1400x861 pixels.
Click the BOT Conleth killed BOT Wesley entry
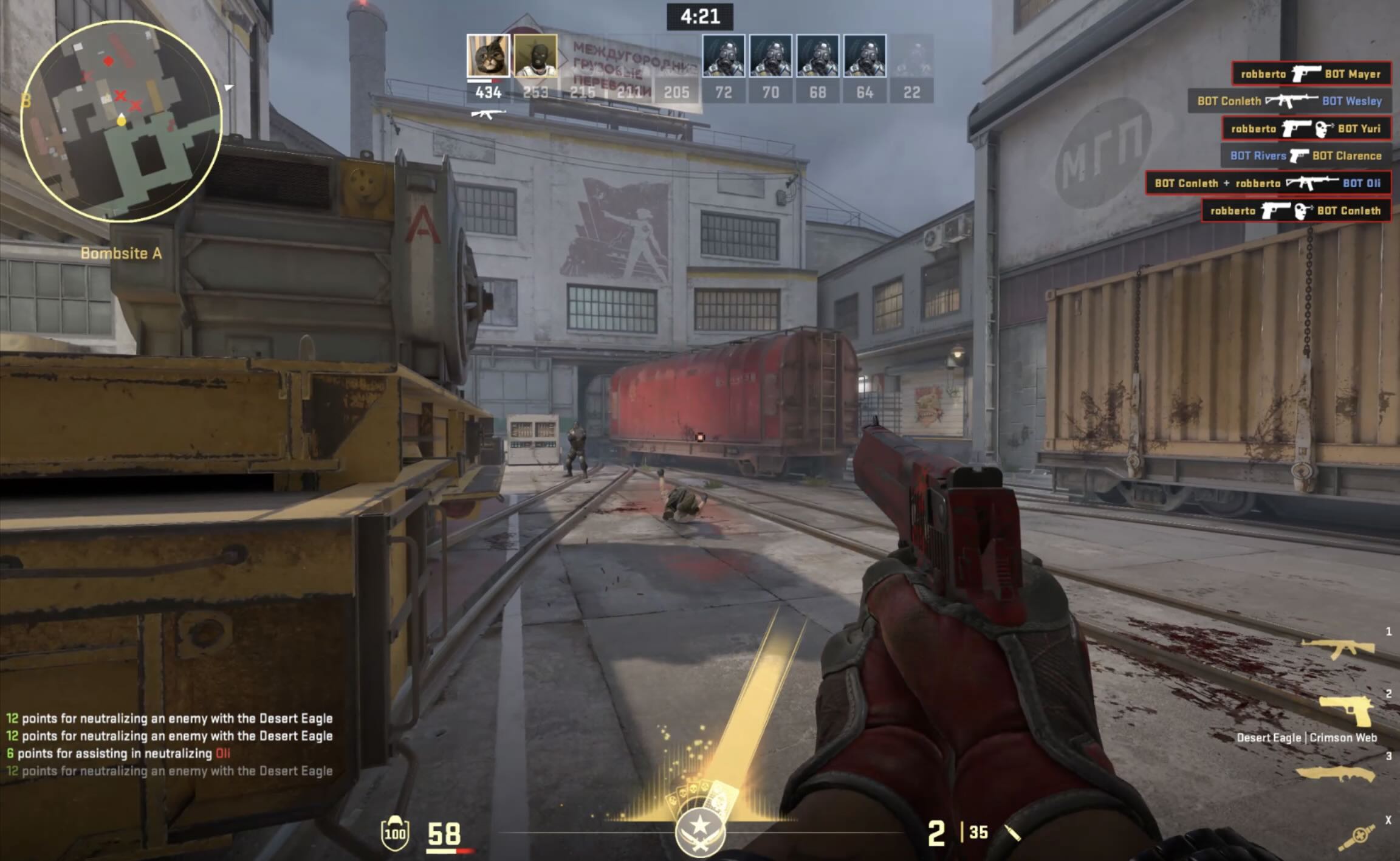click(x=1289, y=101)
